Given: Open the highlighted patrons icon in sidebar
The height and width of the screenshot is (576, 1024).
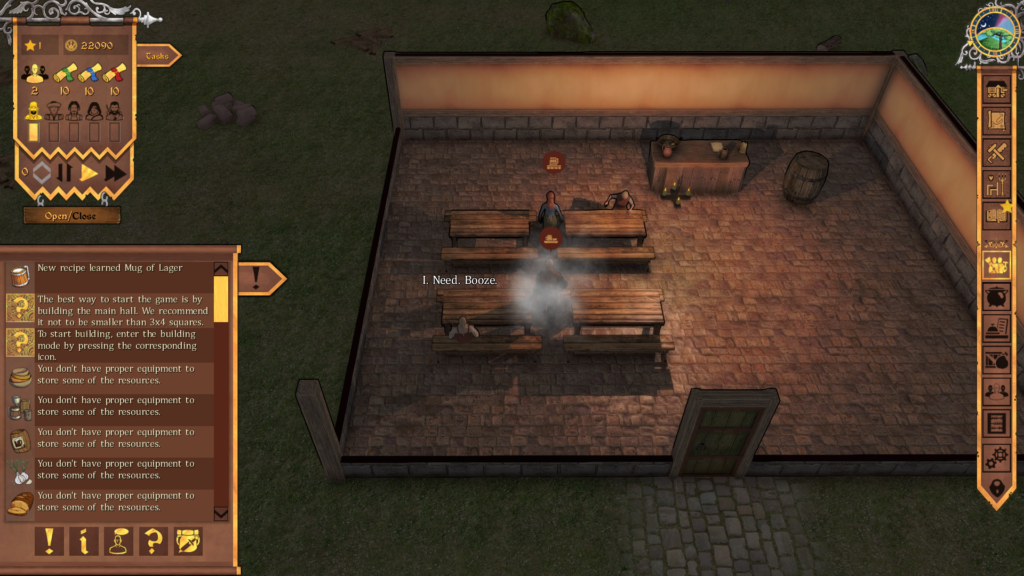Looking at the screenshot, I should point(997,265).
